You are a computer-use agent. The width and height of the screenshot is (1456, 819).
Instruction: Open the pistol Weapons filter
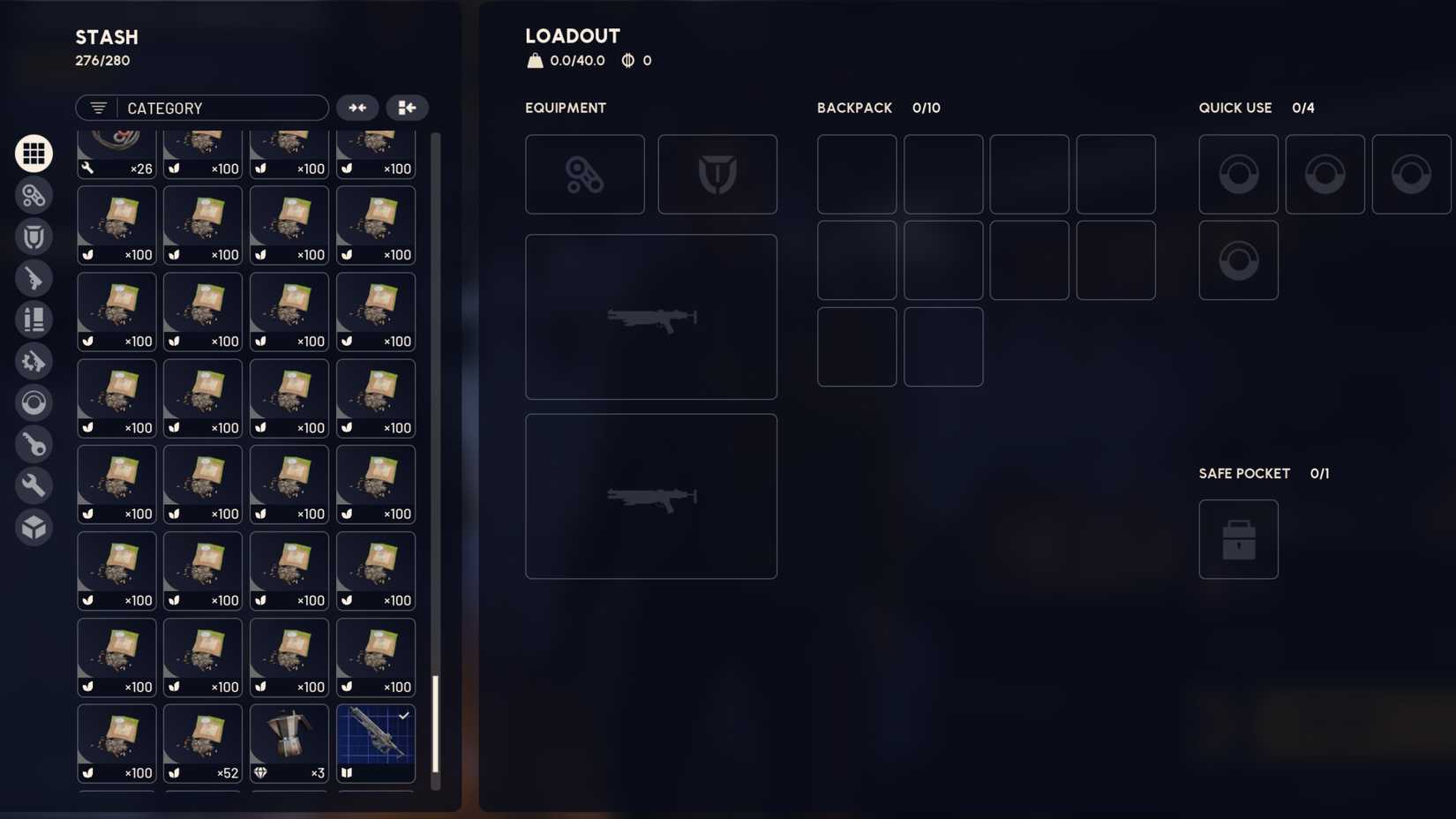pos(34,278)
